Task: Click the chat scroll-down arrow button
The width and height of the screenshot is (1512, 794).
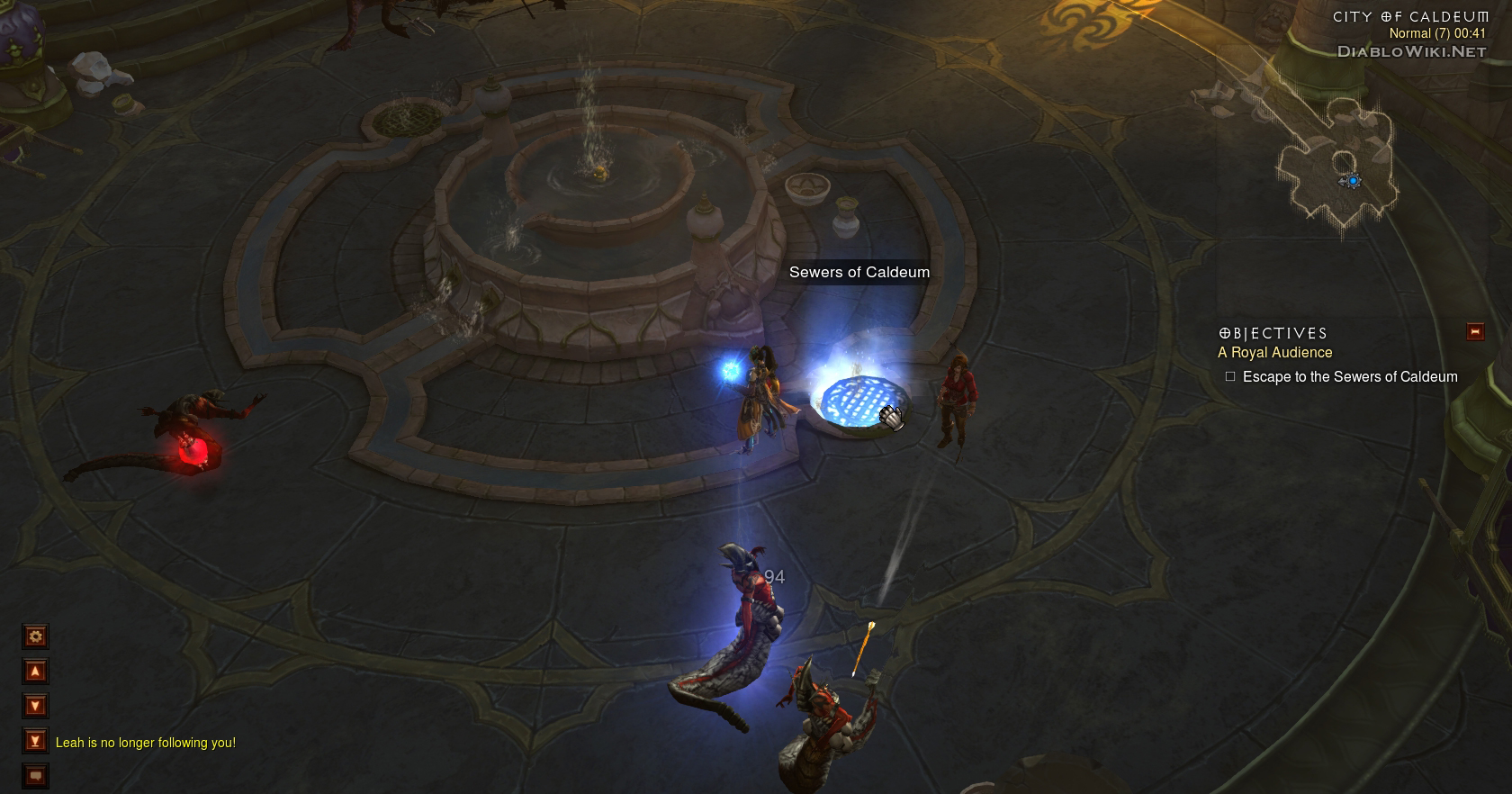Action: tap(35, 707)
